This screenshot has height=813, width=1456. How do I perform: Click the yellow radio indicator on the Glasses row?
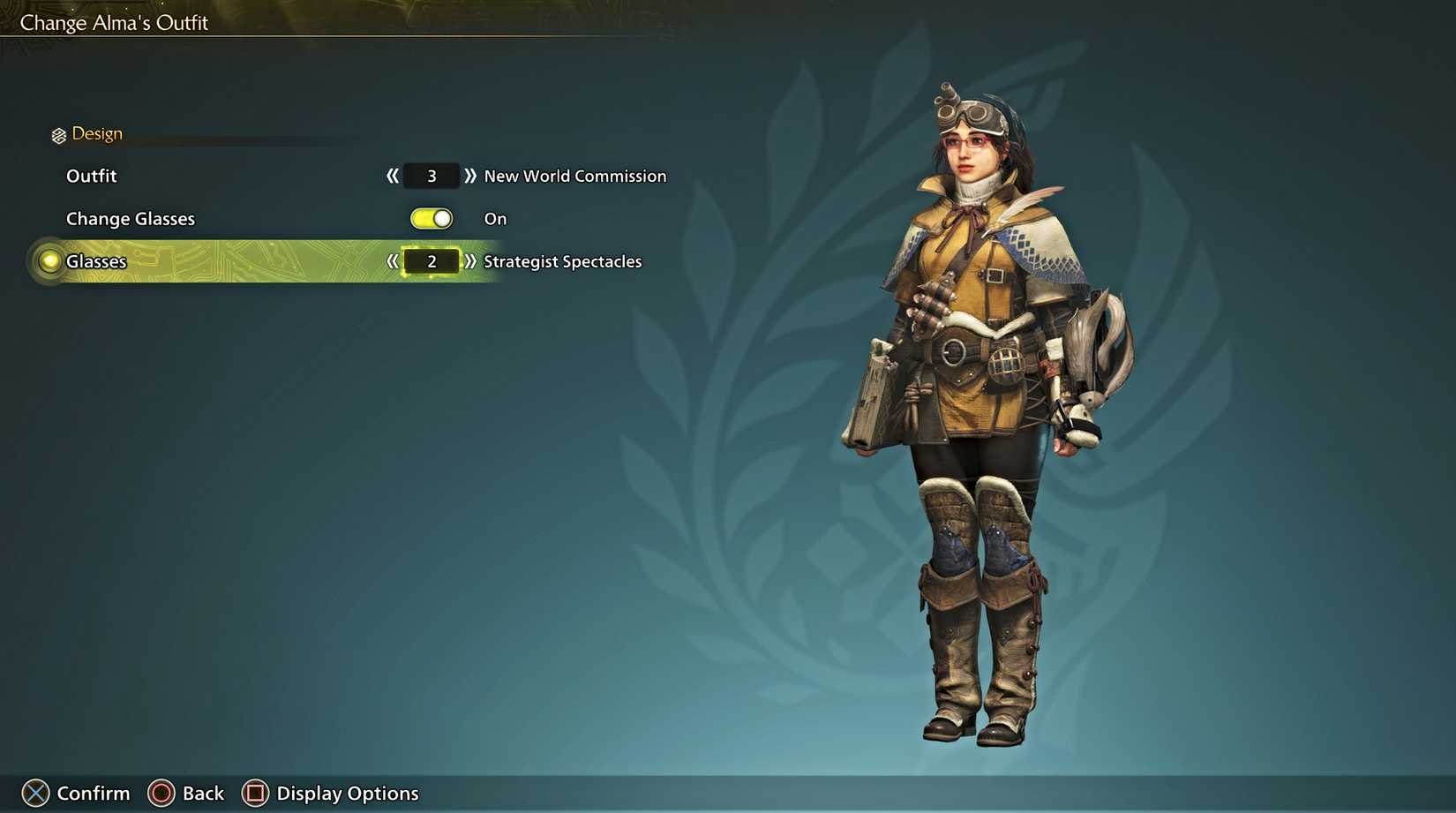point(51,260)
